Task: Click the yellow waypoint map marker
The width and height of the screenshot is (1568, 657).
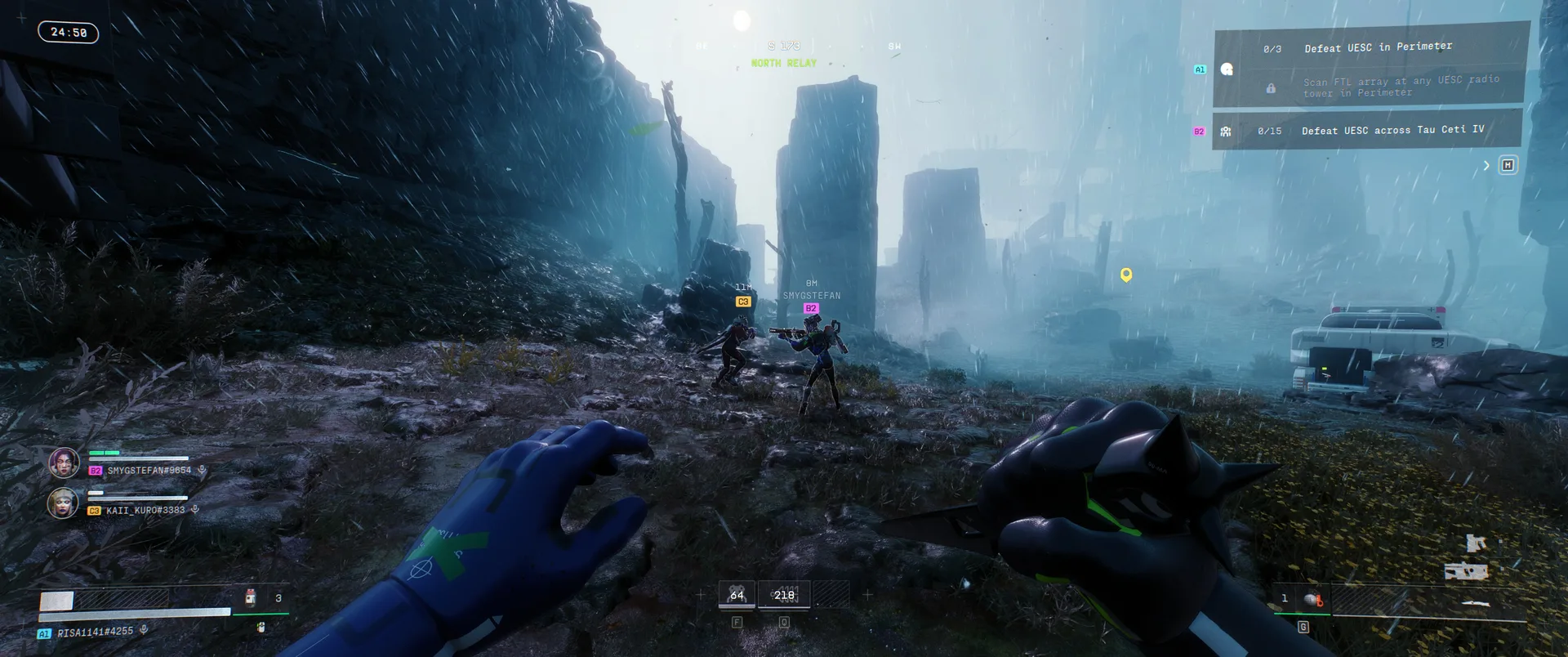Action: 1126,275
